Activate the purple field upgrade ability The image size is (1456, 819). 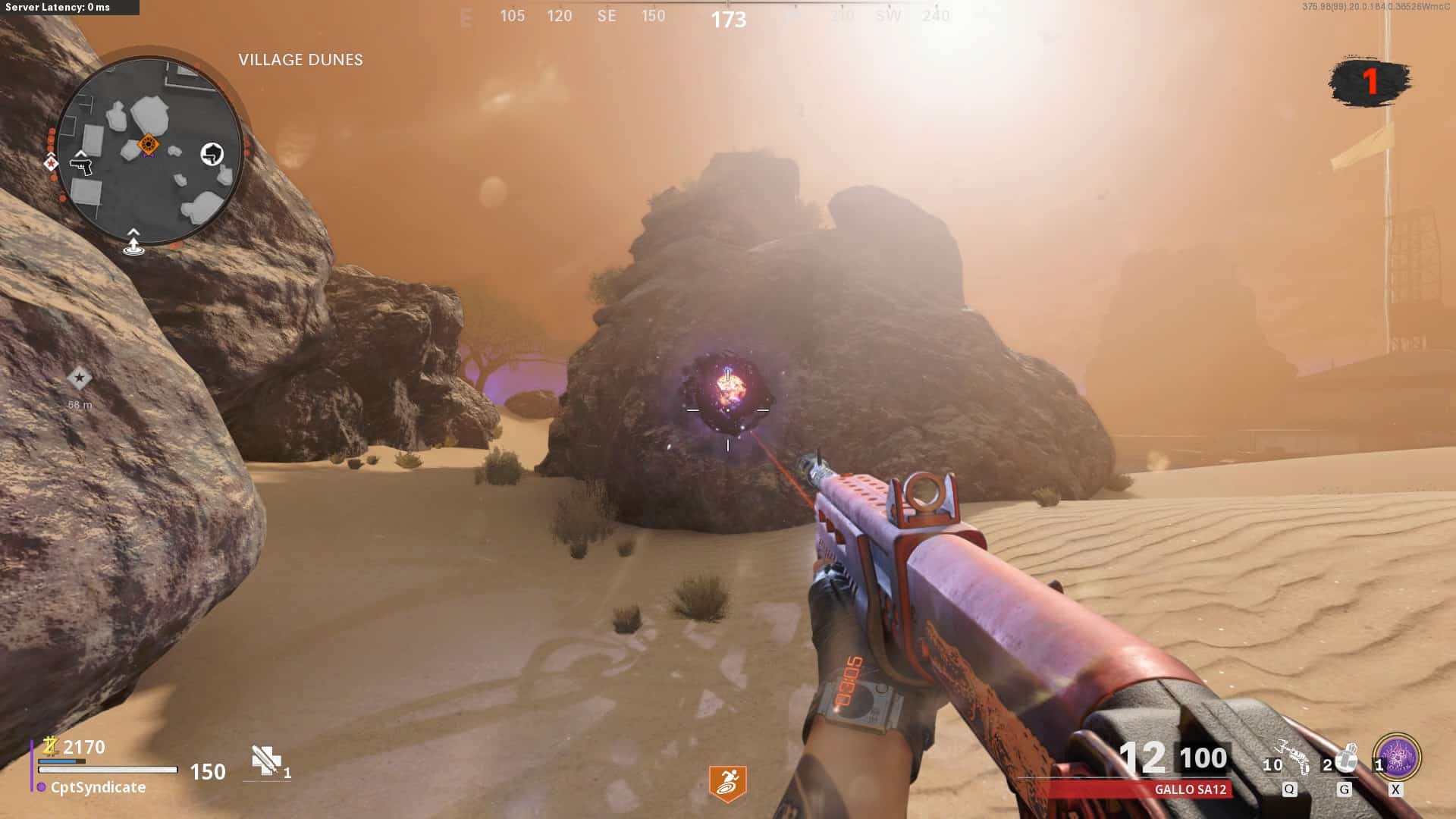(x=1397, y=758)
